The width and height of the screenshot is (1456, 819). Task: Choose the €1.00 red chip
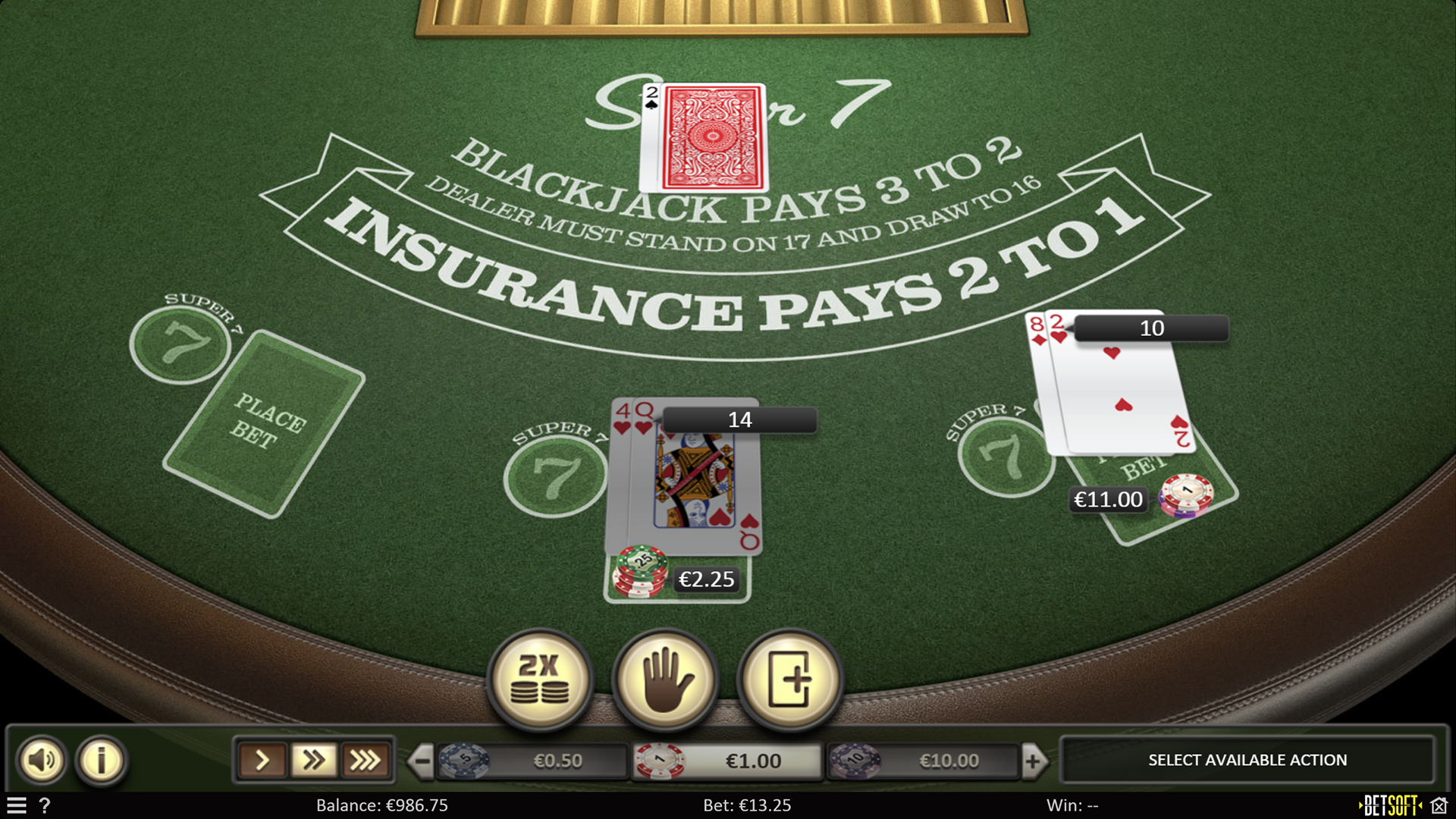[x=659, y=759]
